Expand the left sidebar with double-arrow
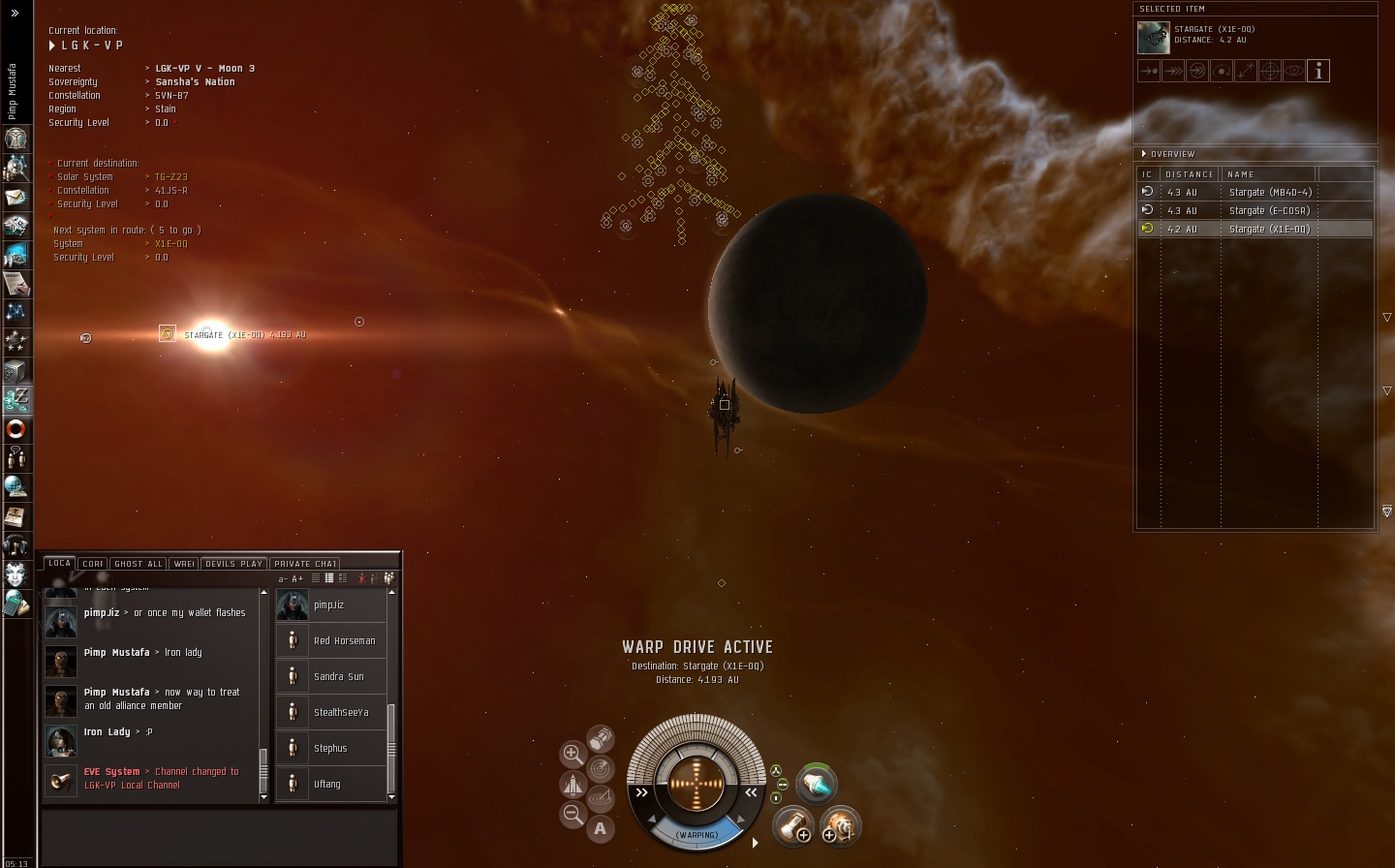1395x868 pixels. (x=15, y=13)
